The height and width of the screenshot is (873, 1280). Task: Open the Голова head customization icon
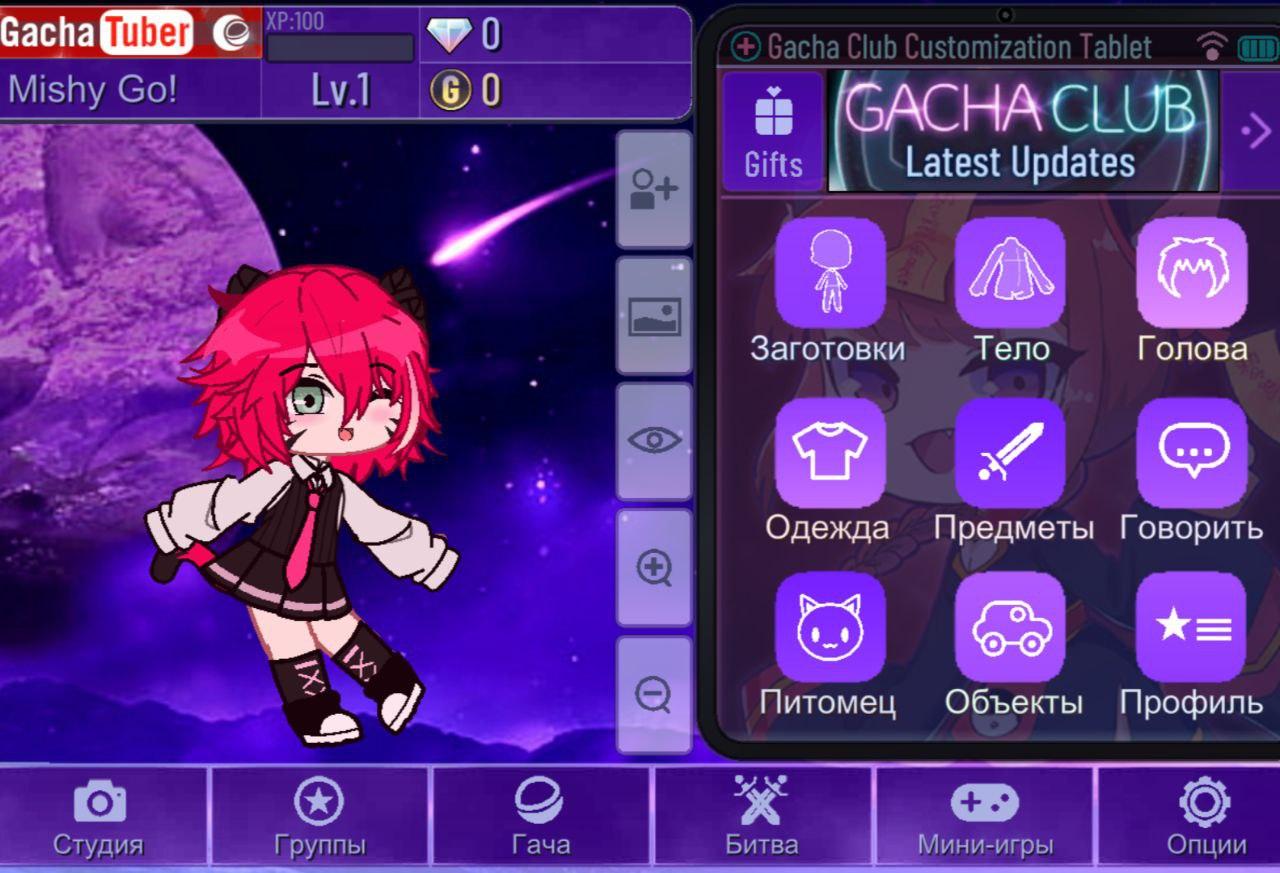pos(1190,275)
